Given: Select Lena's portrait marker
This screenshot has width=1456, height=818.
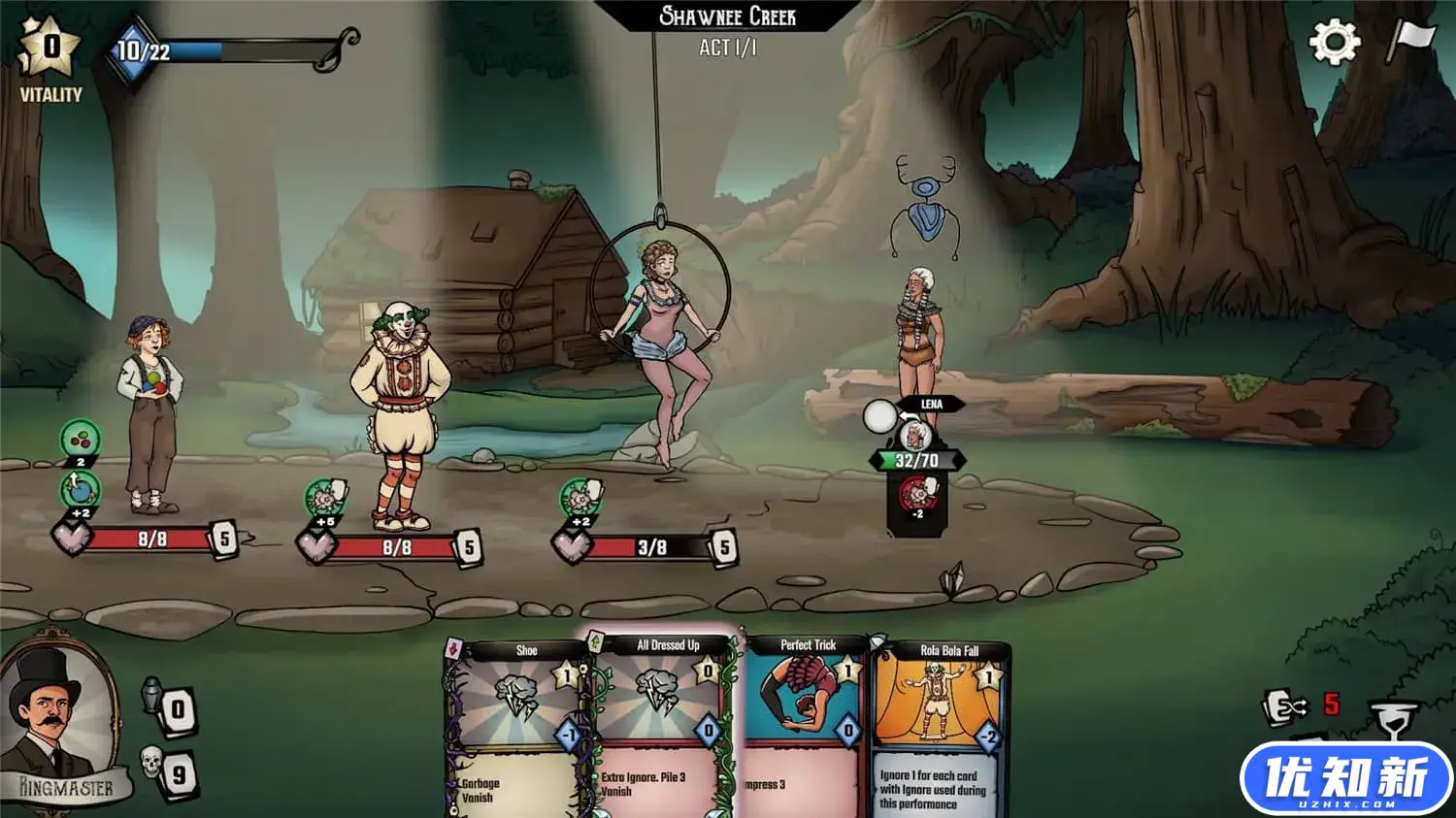Looking at the screenshot, I should 914,434.
